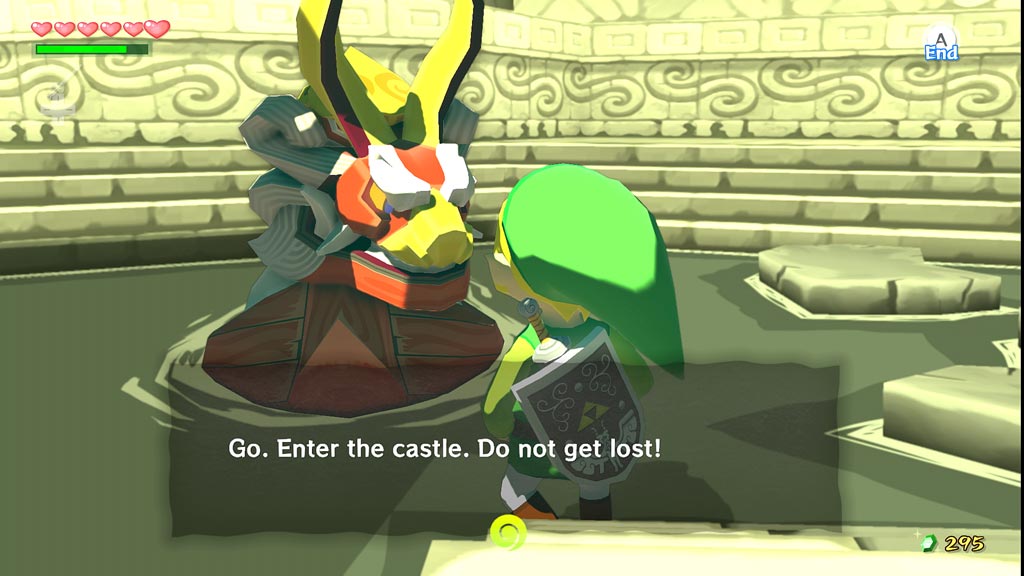Advance dialogue using the yellow swirl indicator
This screenshot has height=576, width=1024.
click(508, 529)
